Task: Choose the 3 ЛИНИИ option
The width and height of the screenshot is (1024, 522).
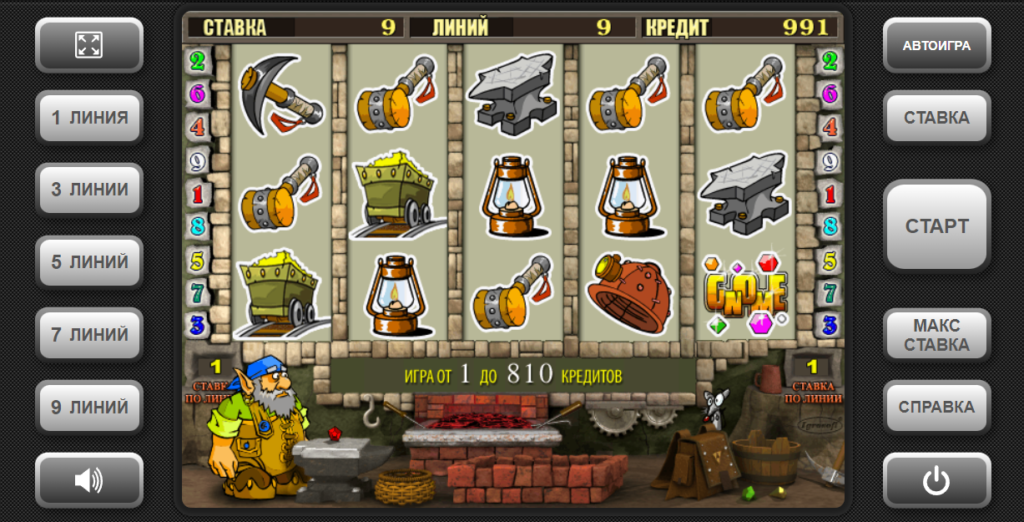Action: 89,189
